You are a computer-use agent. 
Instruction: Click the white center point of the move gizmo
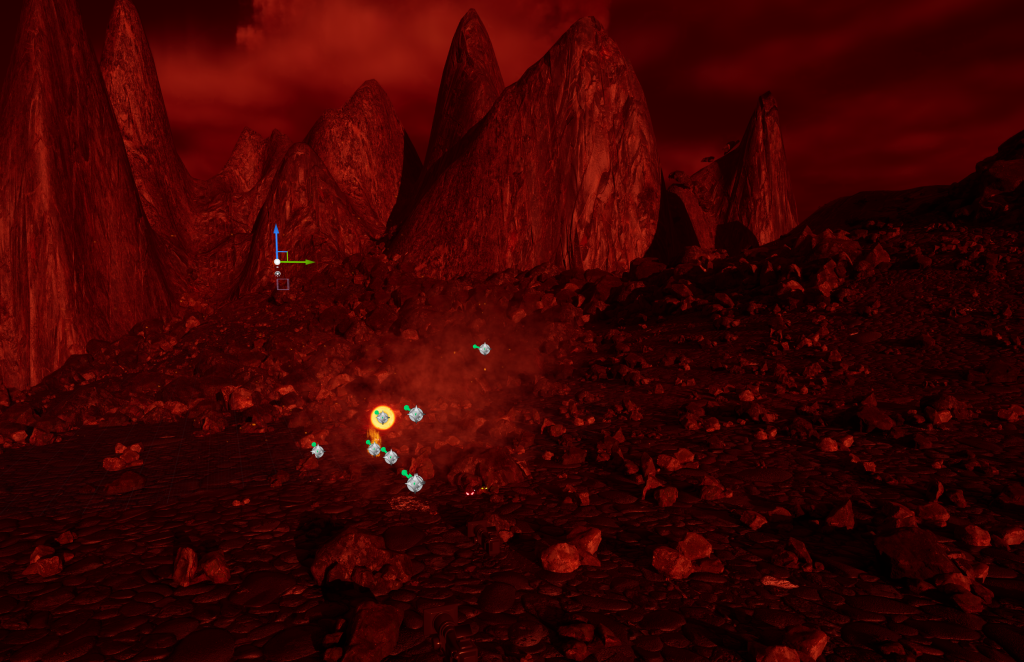click(x=277, y=262)
